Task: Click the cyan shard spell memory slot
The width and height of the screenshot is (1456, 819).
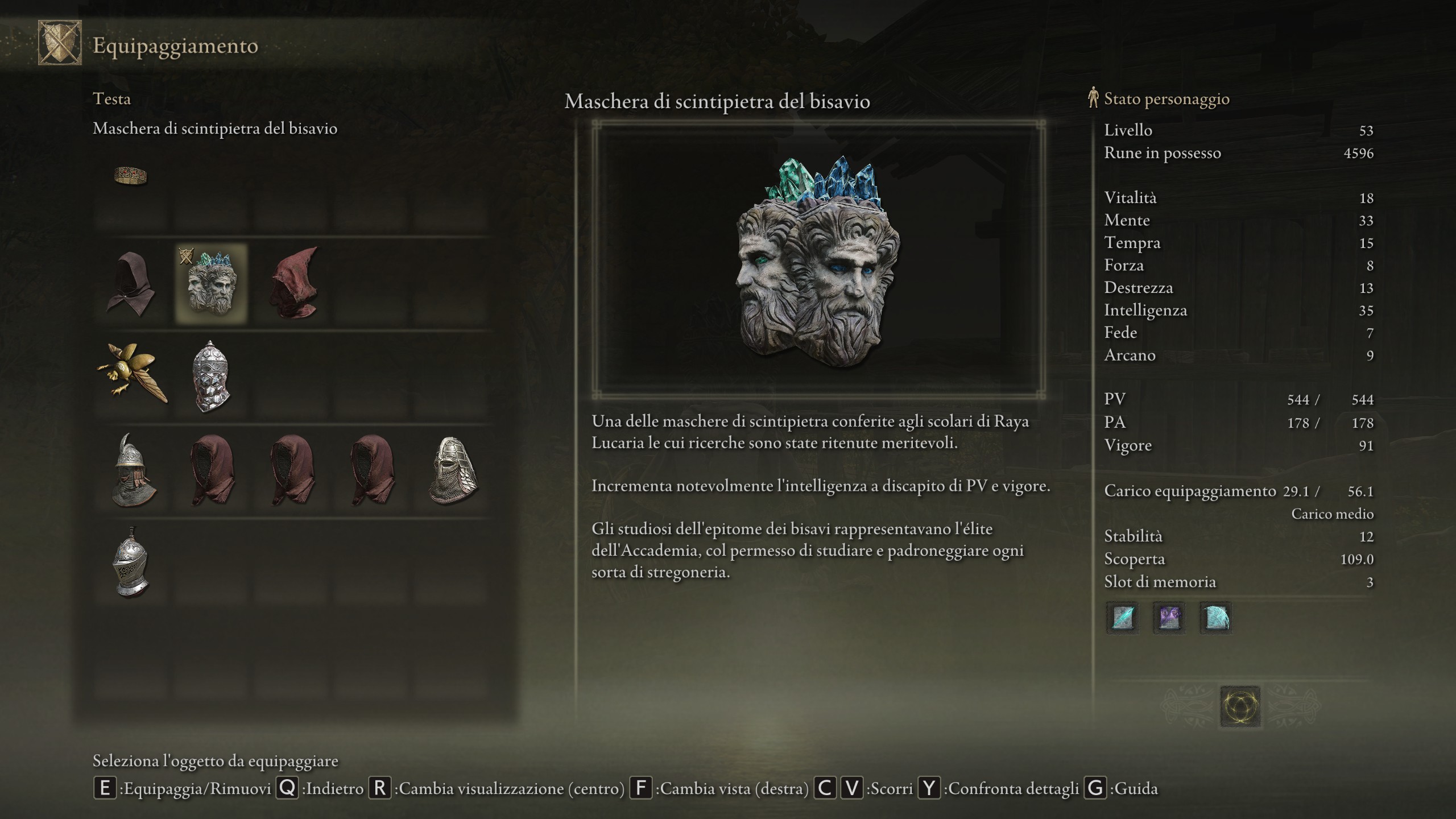Action: 1123,618
